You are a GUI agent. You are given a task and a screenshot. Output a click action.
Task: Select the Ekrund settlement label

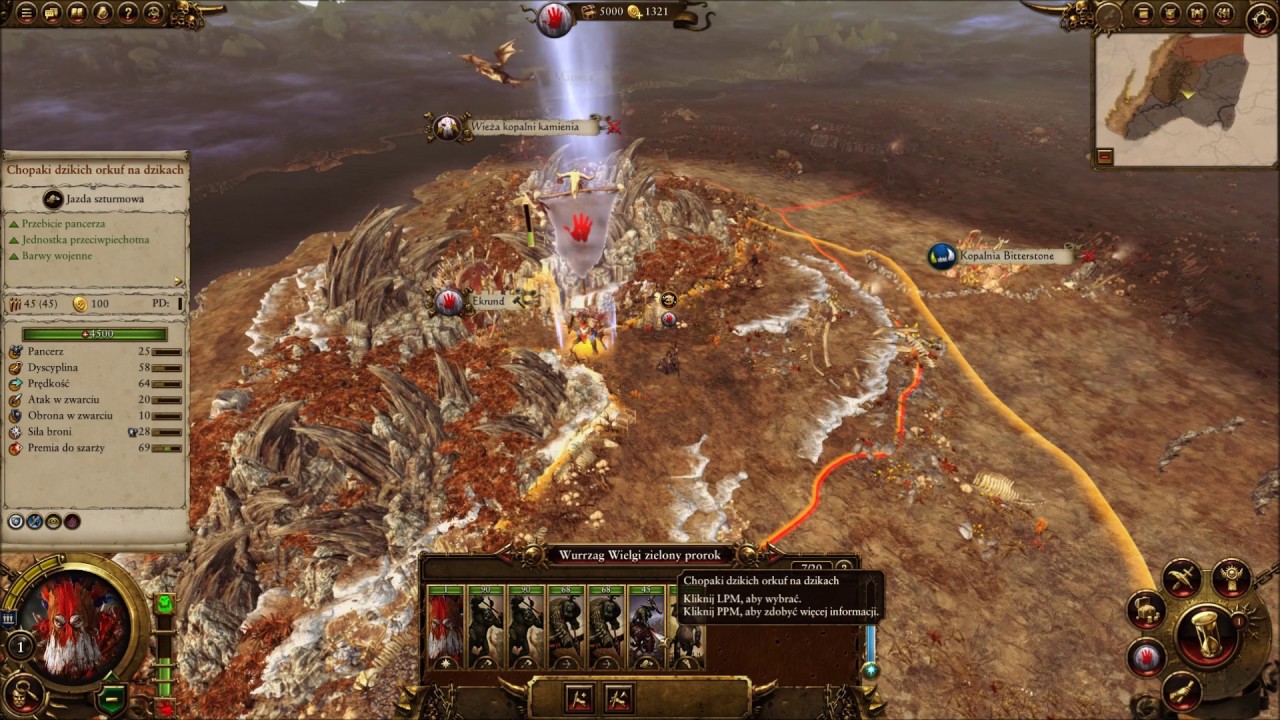tap(488, 300)
